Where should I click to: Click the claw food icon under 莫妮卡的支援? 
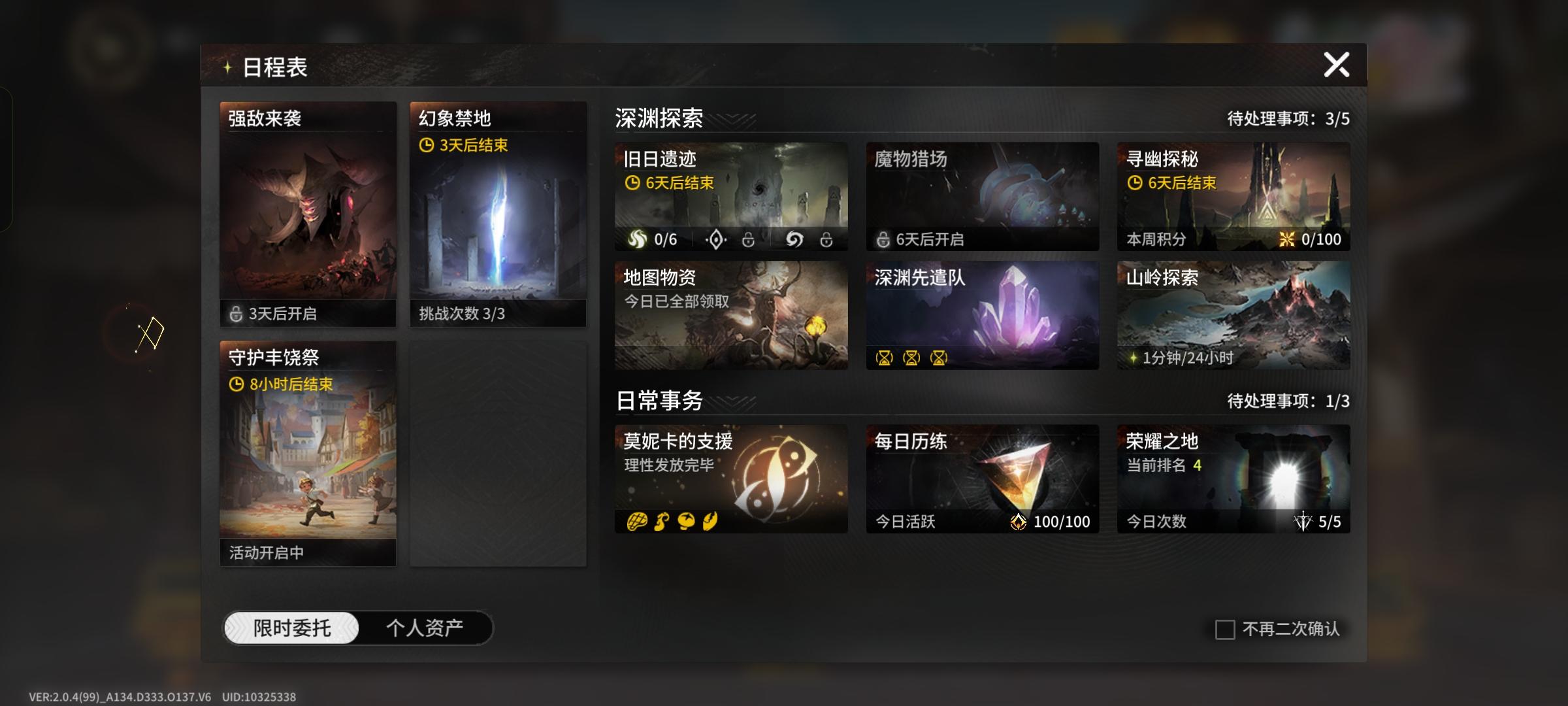click(711, 522)
